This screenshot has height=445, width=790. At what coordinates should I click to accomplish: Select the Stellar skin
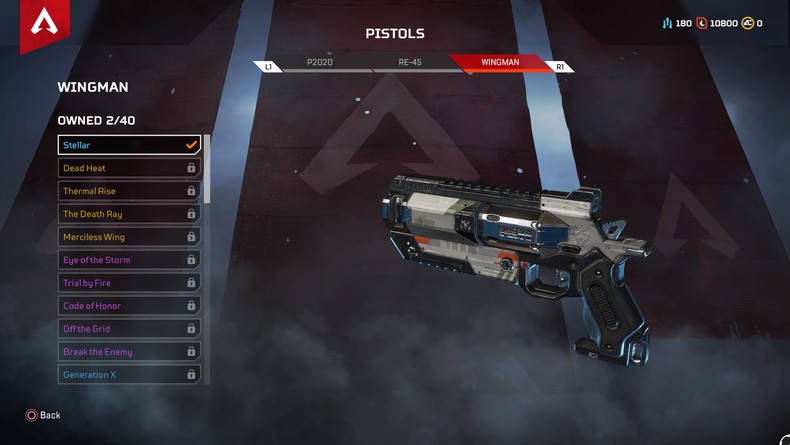click(129, 145)
